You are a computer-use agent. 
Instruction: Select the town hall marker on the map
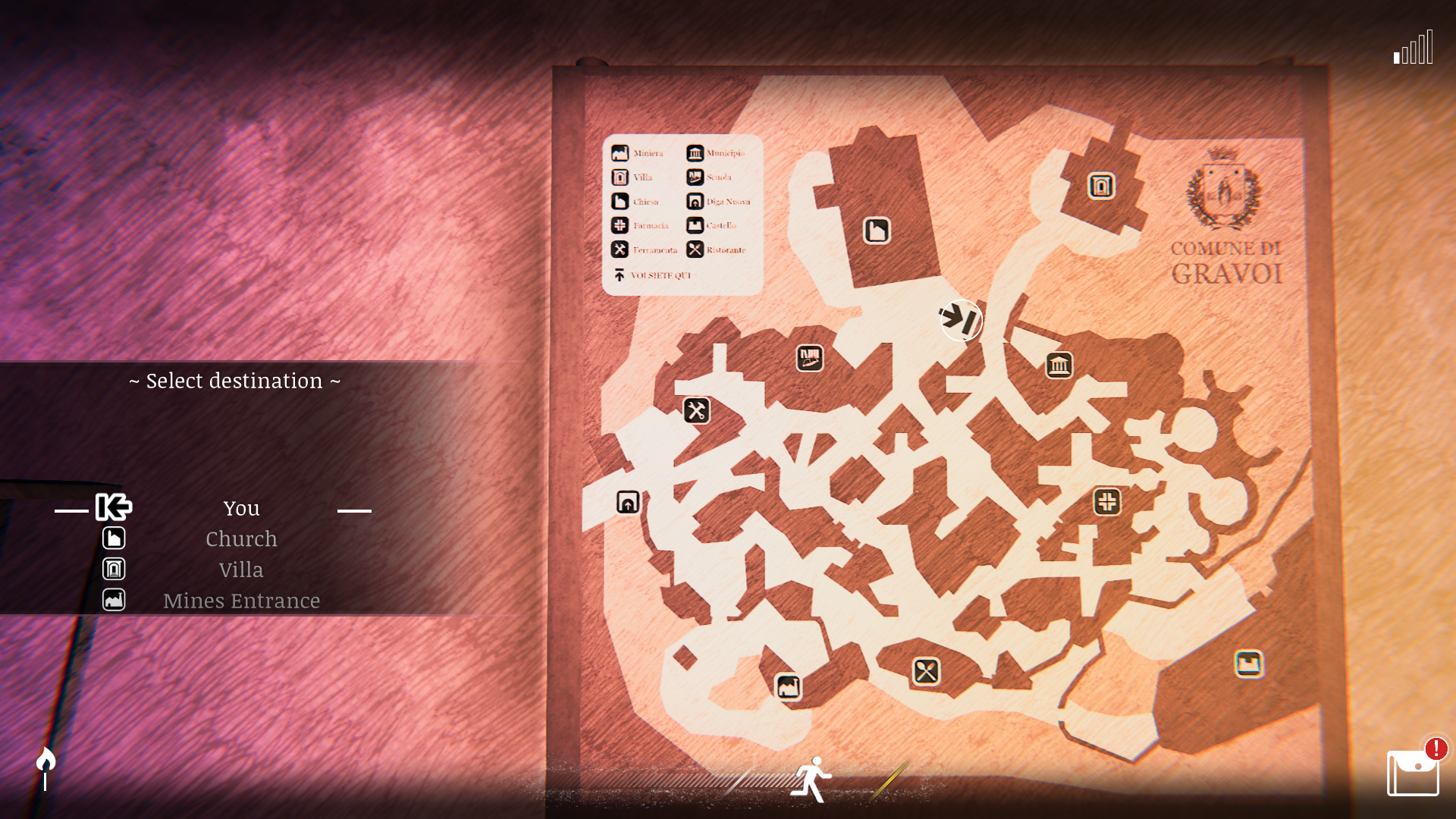[1059, 366]
